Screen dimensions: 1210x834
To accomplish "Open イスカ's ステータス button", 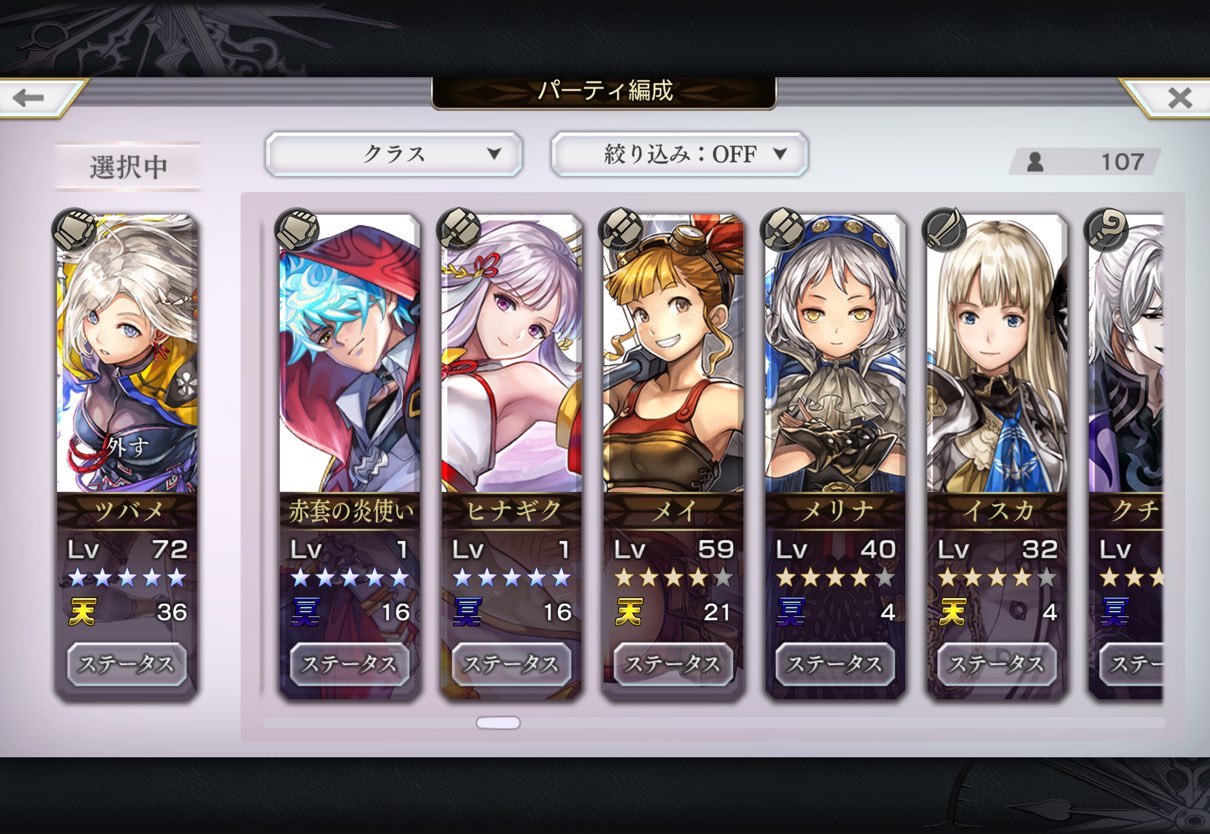I will tap(997, 664).
